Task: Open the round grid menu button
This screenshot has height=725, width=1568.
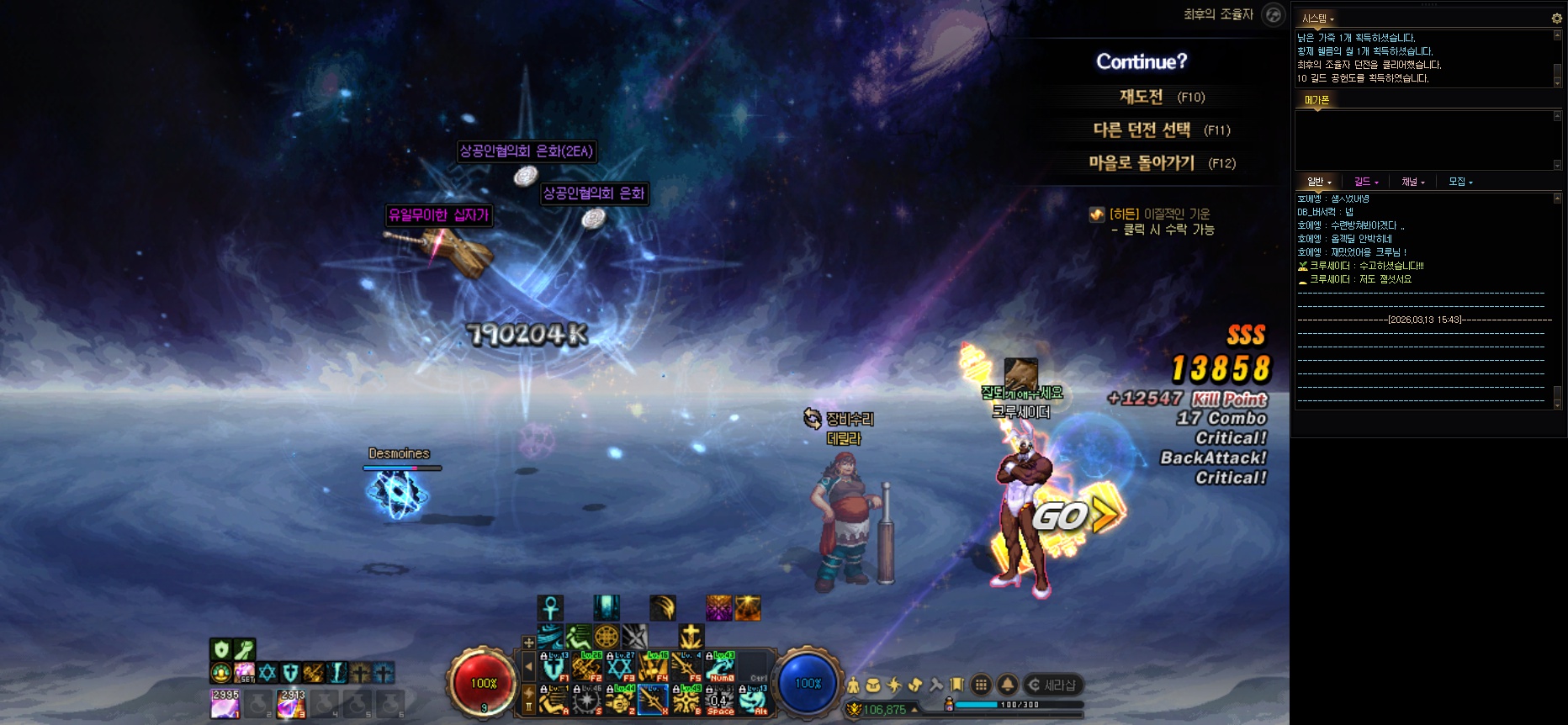Action: click(981, 685)
